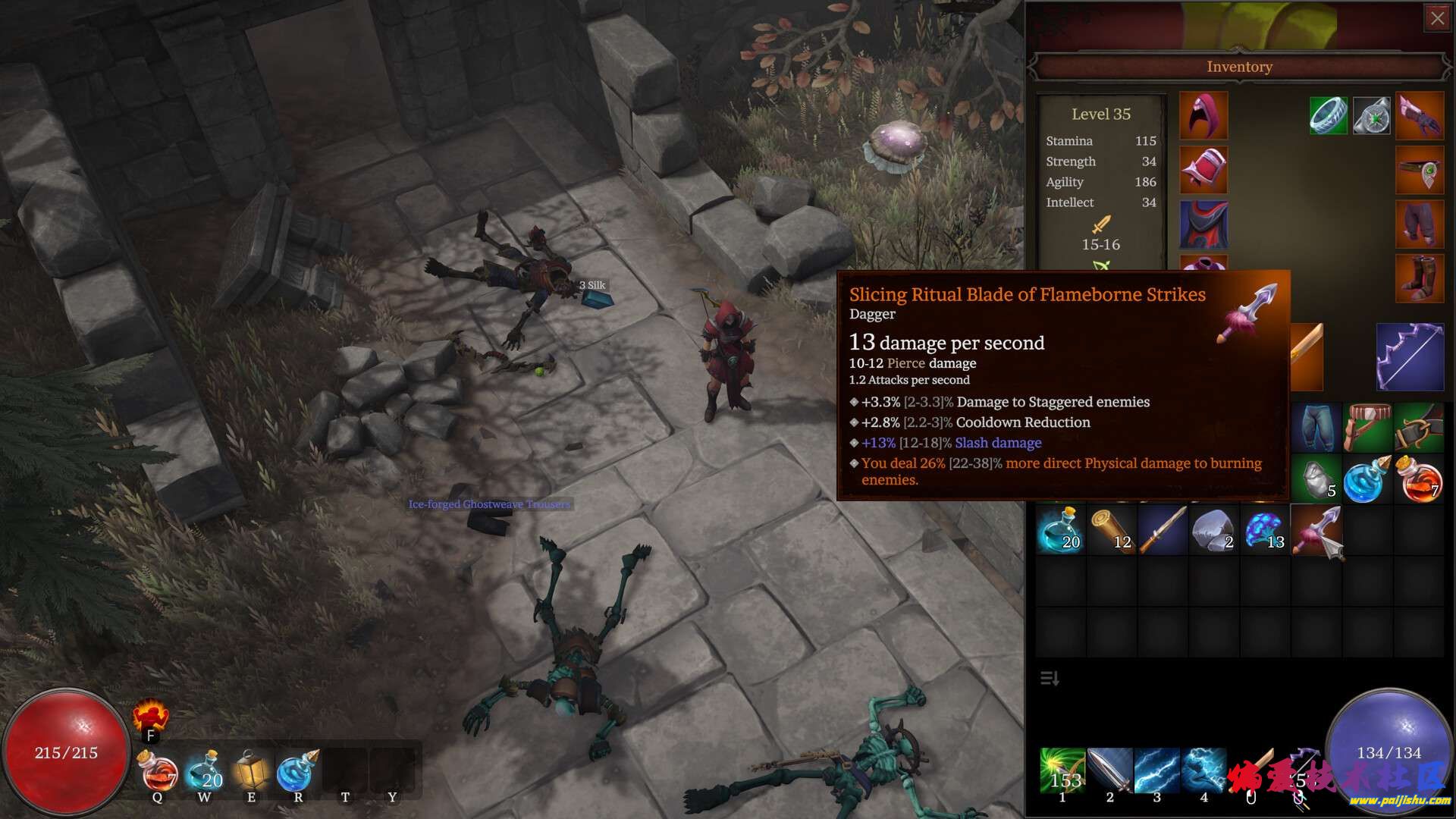
Task: Select the equipped silver ring with green background
Action: pyautogui.click(x=1328, y=116)
